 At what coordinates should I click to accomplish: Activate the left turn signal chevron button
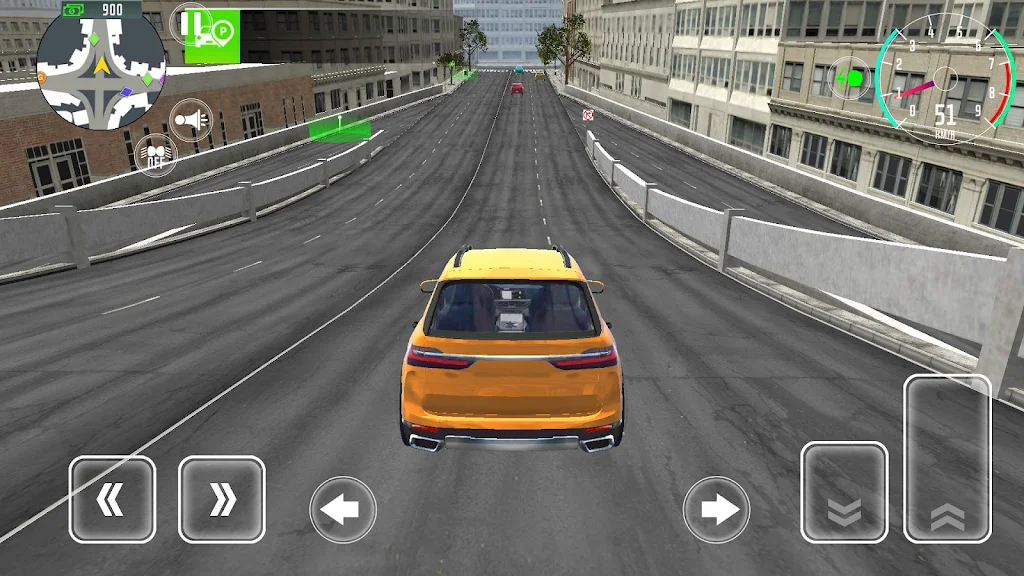(112, 499)
